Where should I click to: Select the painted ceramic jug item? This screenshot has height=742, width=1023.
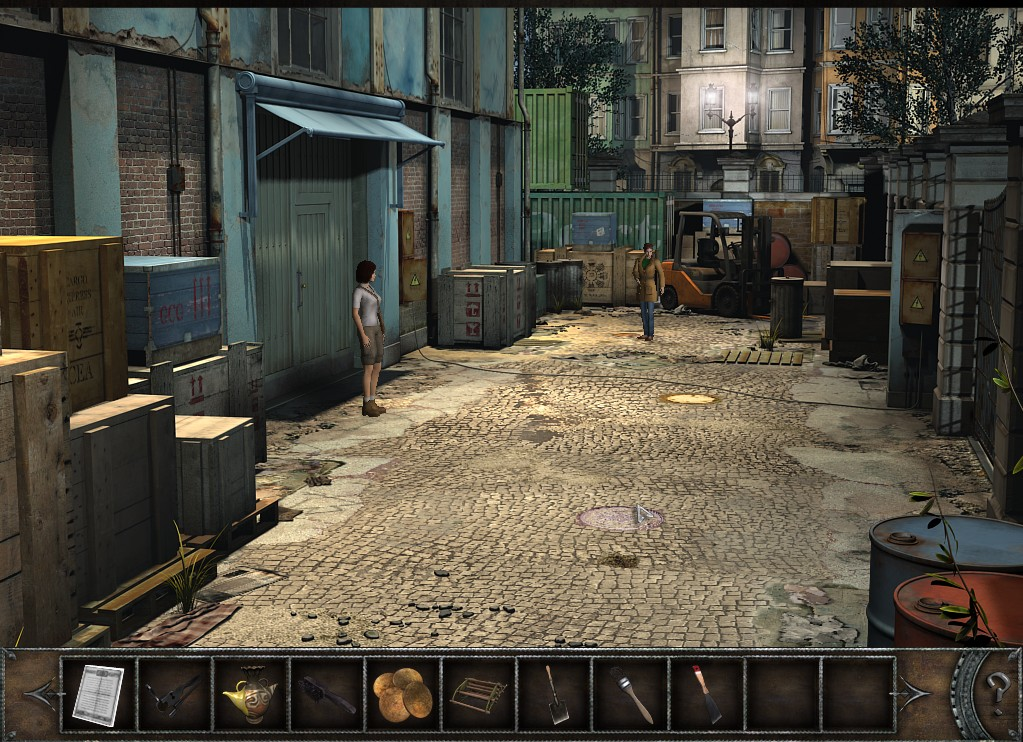pyautogui.click(x=250, y=694)
